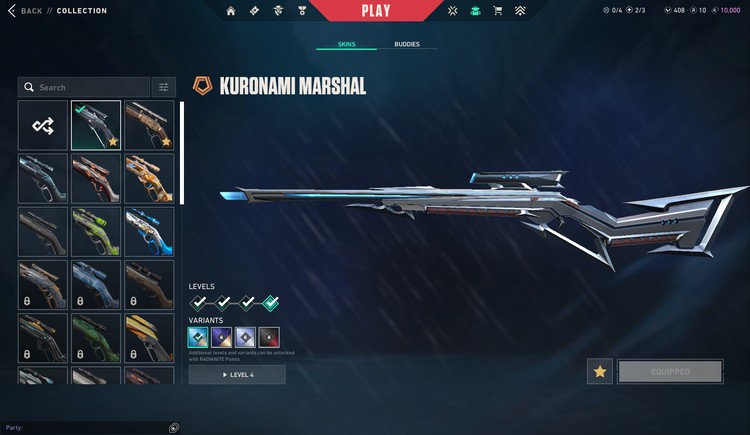
Task: Play the Level 4 preview video
Action: click(x=237, y=374)
